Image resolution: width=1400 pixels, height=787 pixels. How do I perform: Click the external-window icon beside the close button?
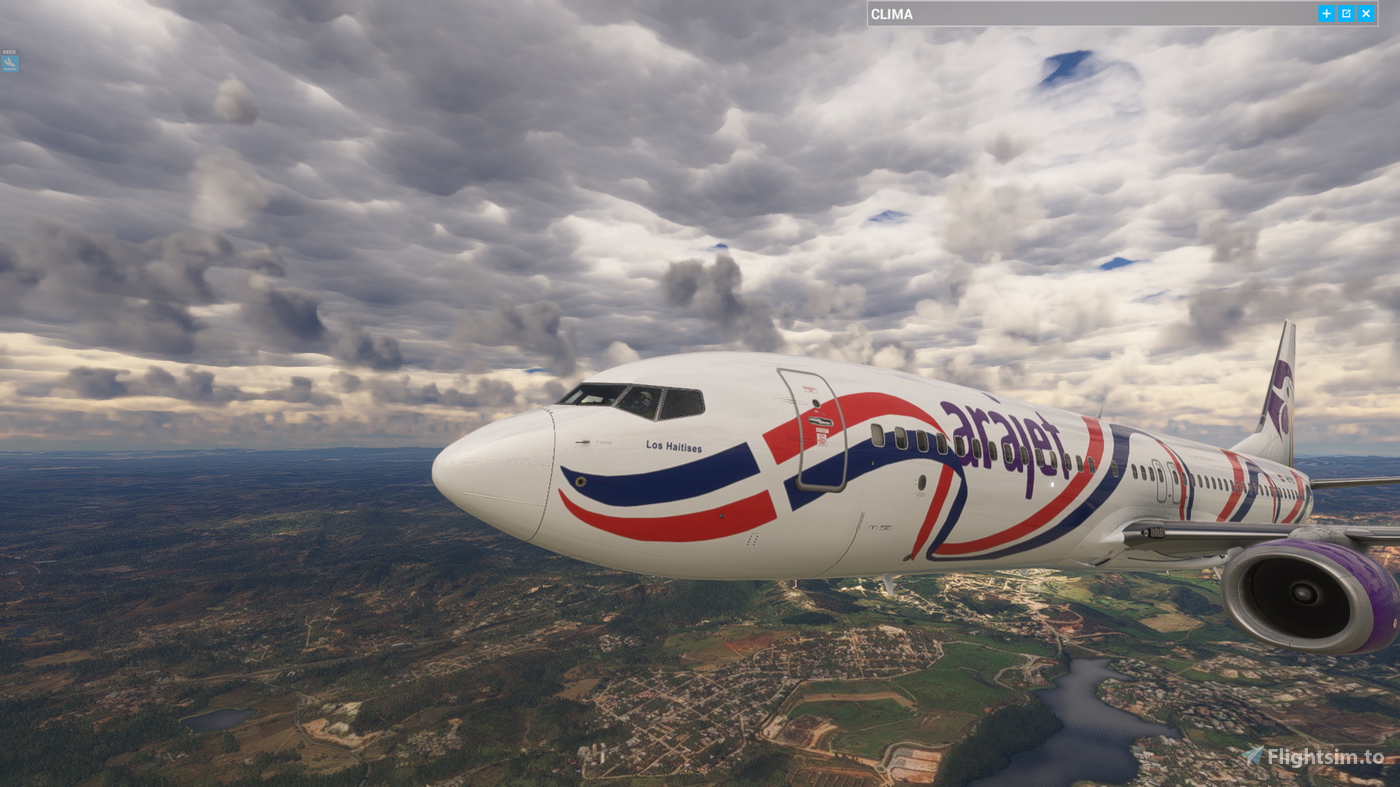pos(1344,11)
